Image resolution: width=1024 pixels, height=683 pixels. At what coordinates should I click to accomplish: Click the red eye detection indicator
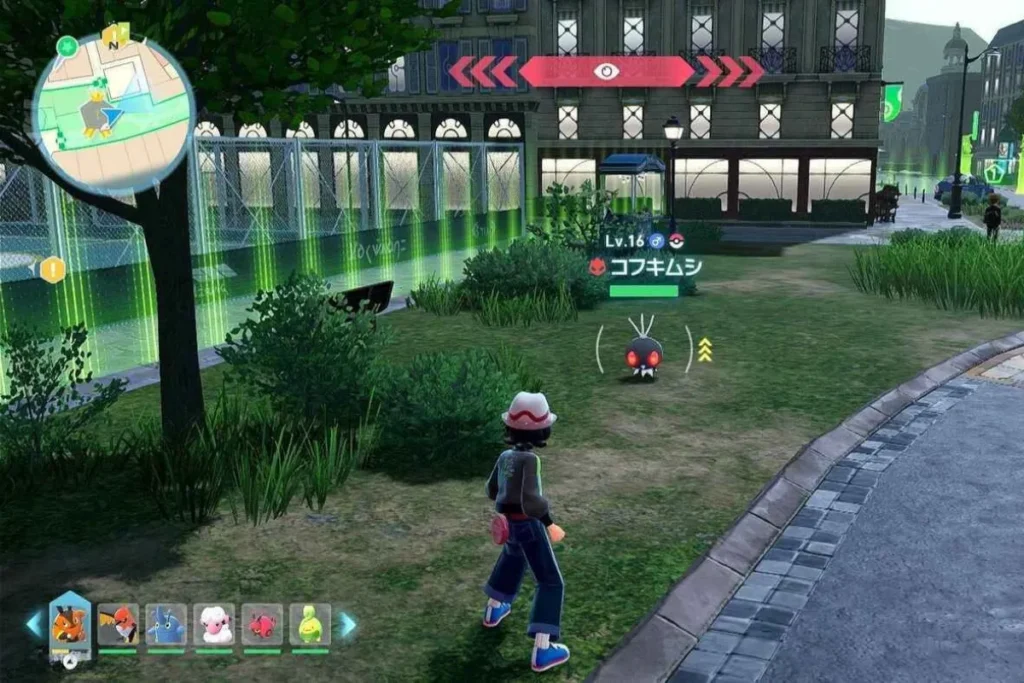(606, 71)
